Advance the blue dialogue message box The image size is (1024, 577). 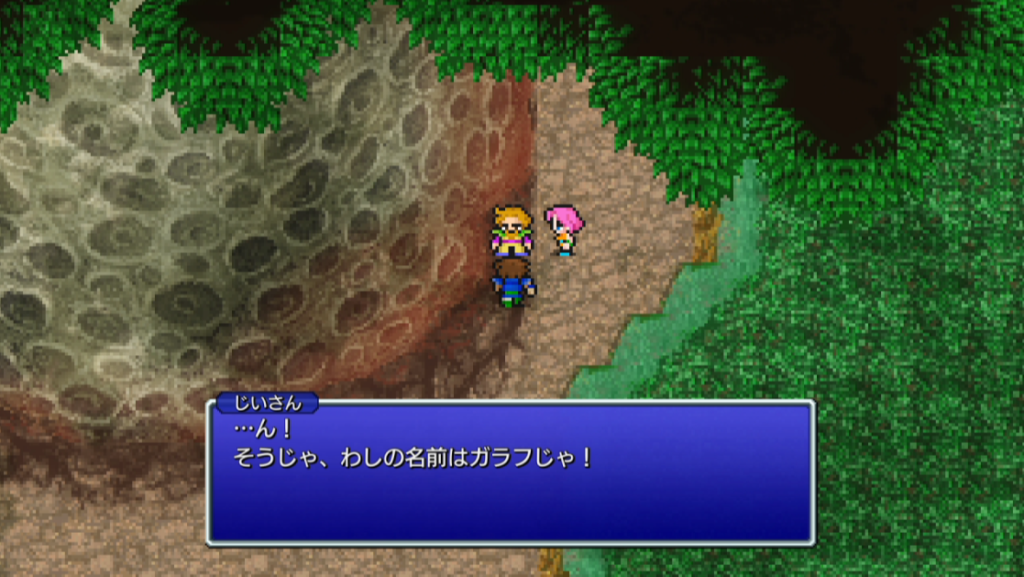(x=510, y=472)
